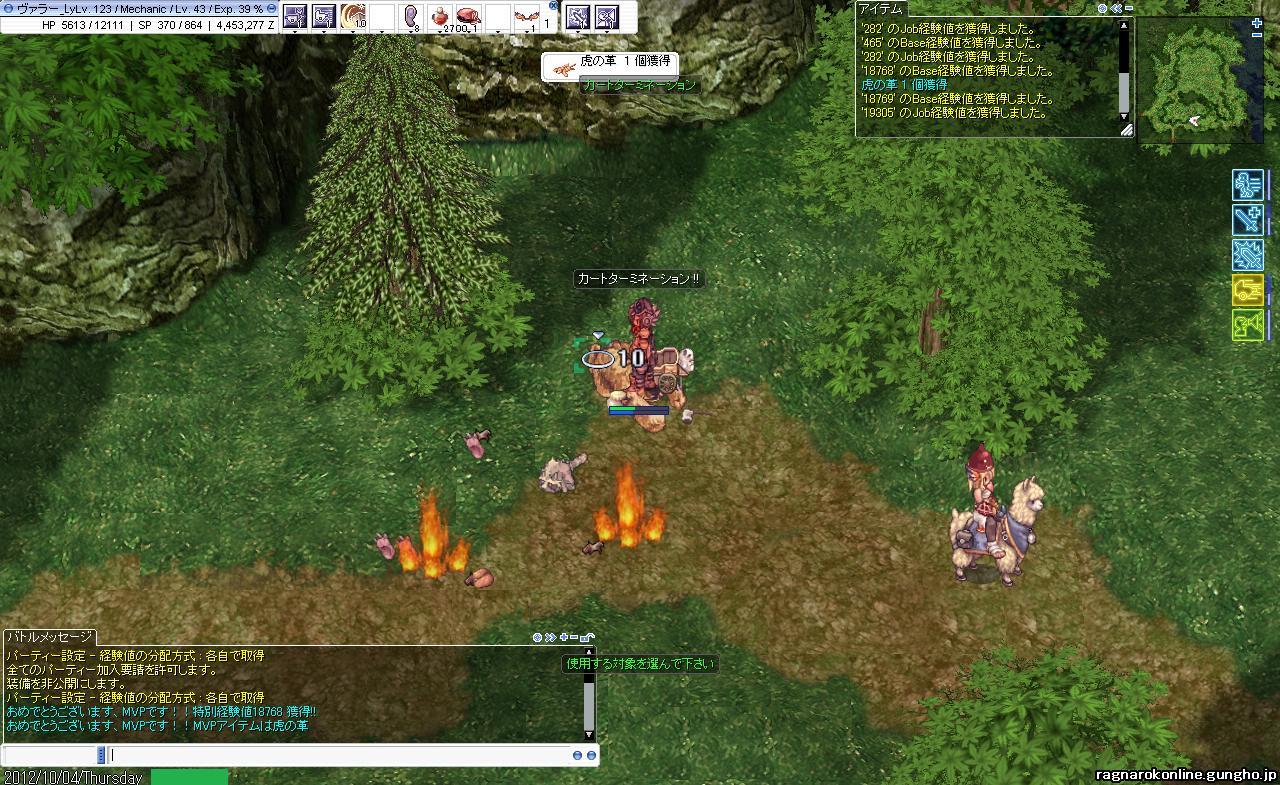The image size is (1280, 785).
Task: Select the first Mechanic skill in the hotbar
Action: (x=297, y=17)
